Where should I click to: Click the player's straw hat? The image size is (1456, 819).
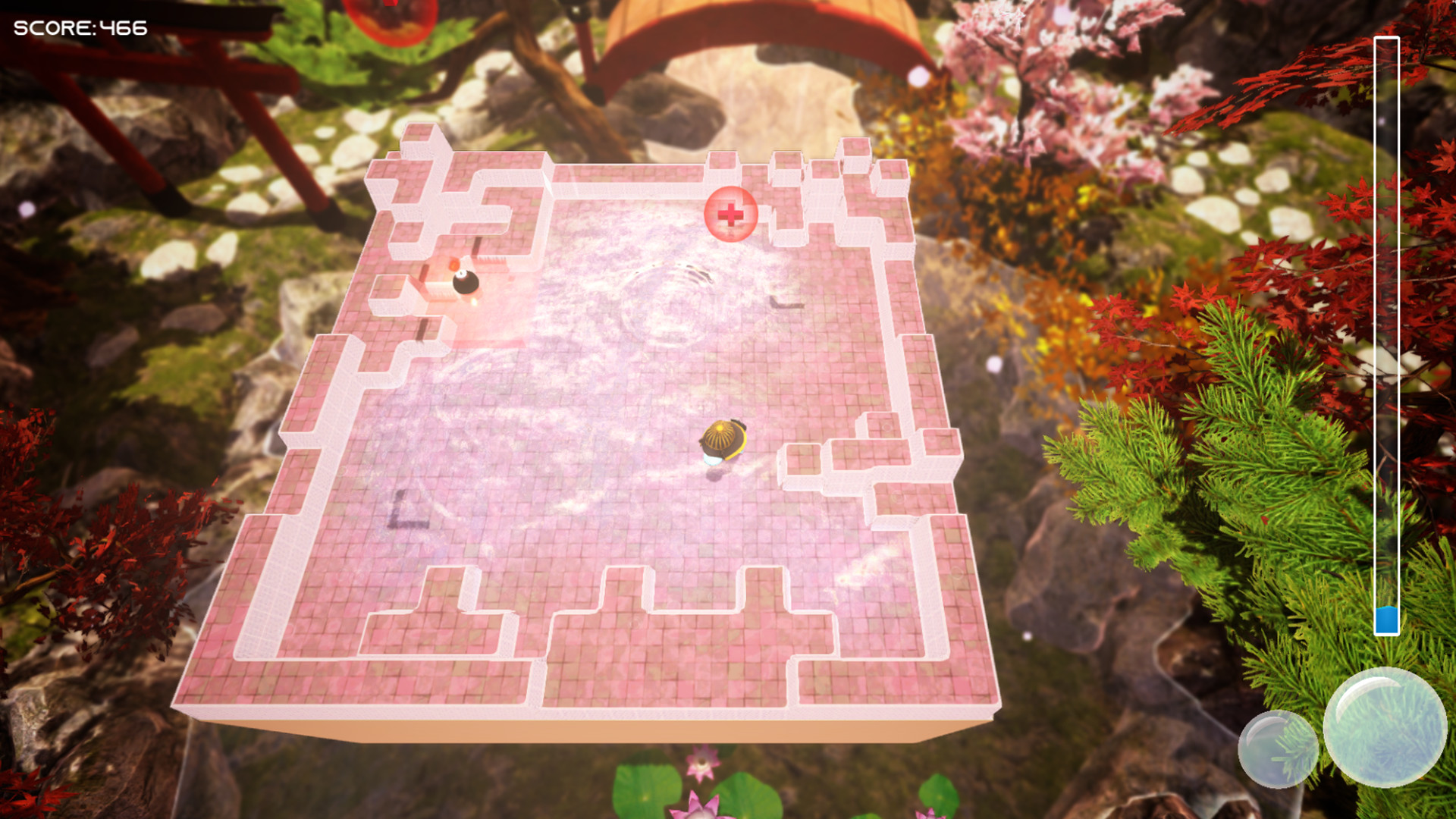click(719, 434)
